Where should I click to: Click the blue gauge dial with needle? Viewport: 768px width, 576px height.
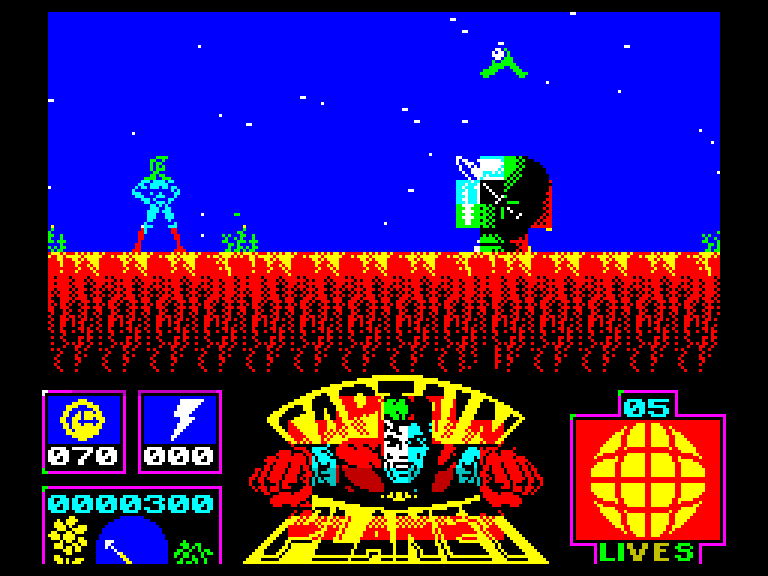click(x=131, y=541)
